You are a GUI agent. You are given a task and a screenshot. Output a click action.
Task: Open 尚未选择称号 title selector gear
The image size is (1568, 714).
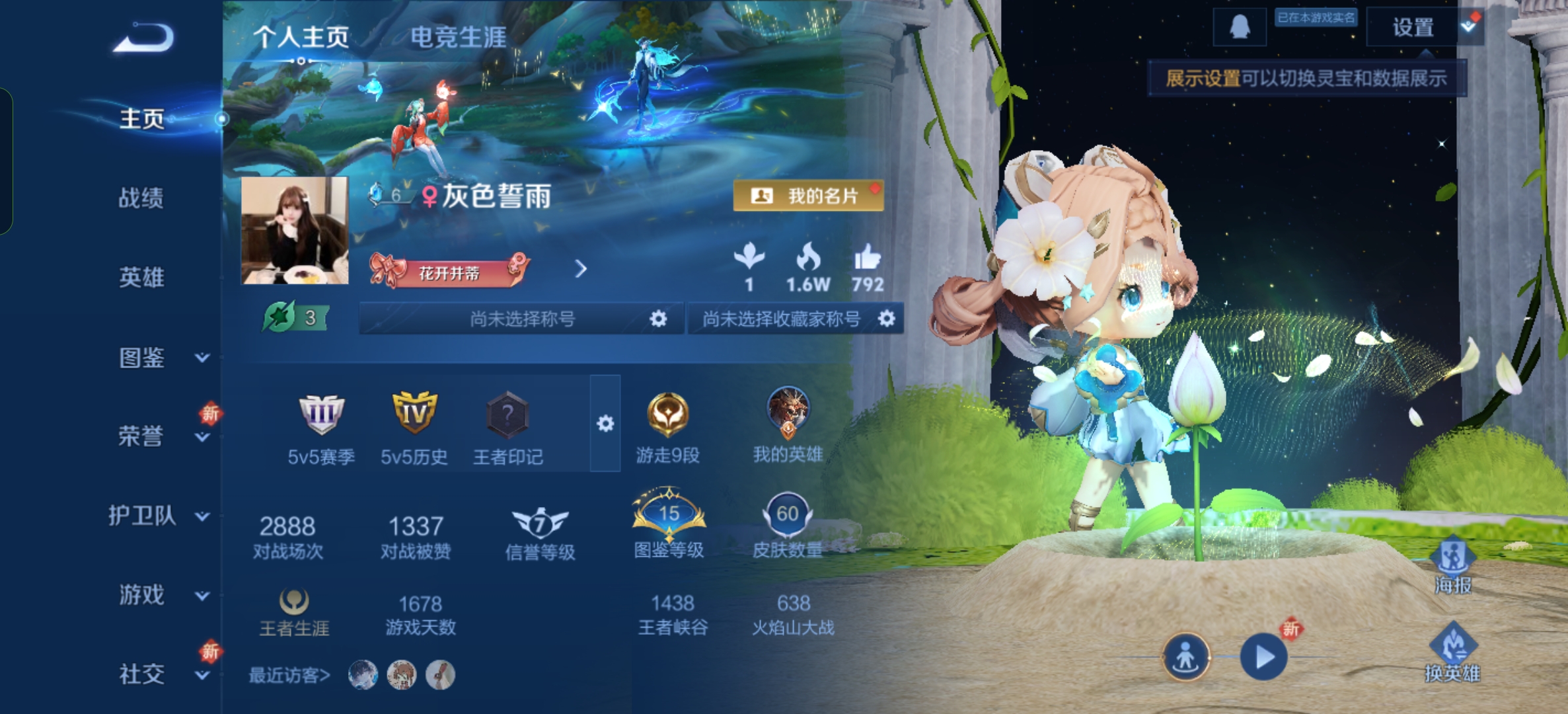coord(658,319)
